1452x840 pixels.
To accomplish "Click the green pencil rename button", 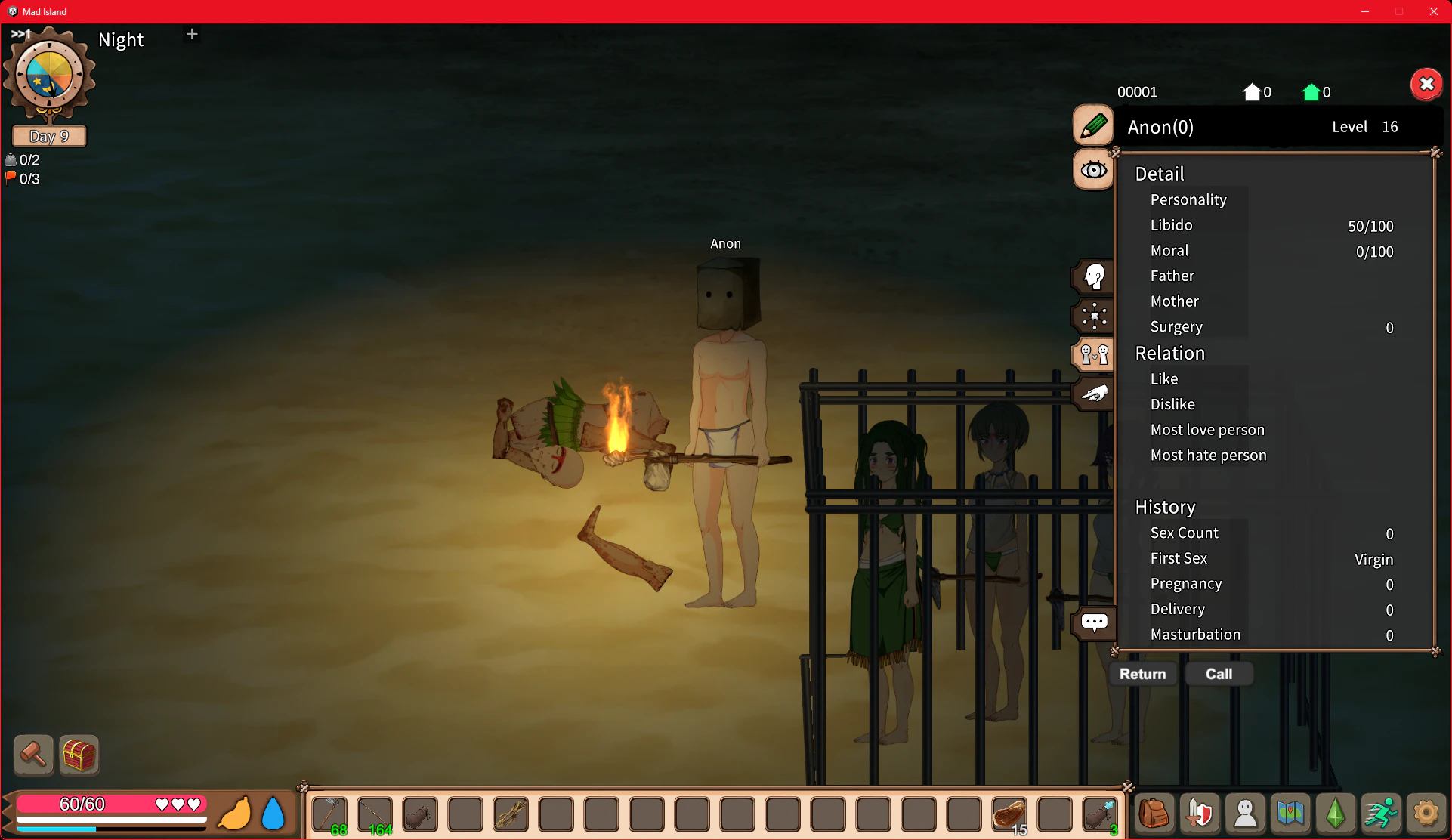I will 1093,125.
